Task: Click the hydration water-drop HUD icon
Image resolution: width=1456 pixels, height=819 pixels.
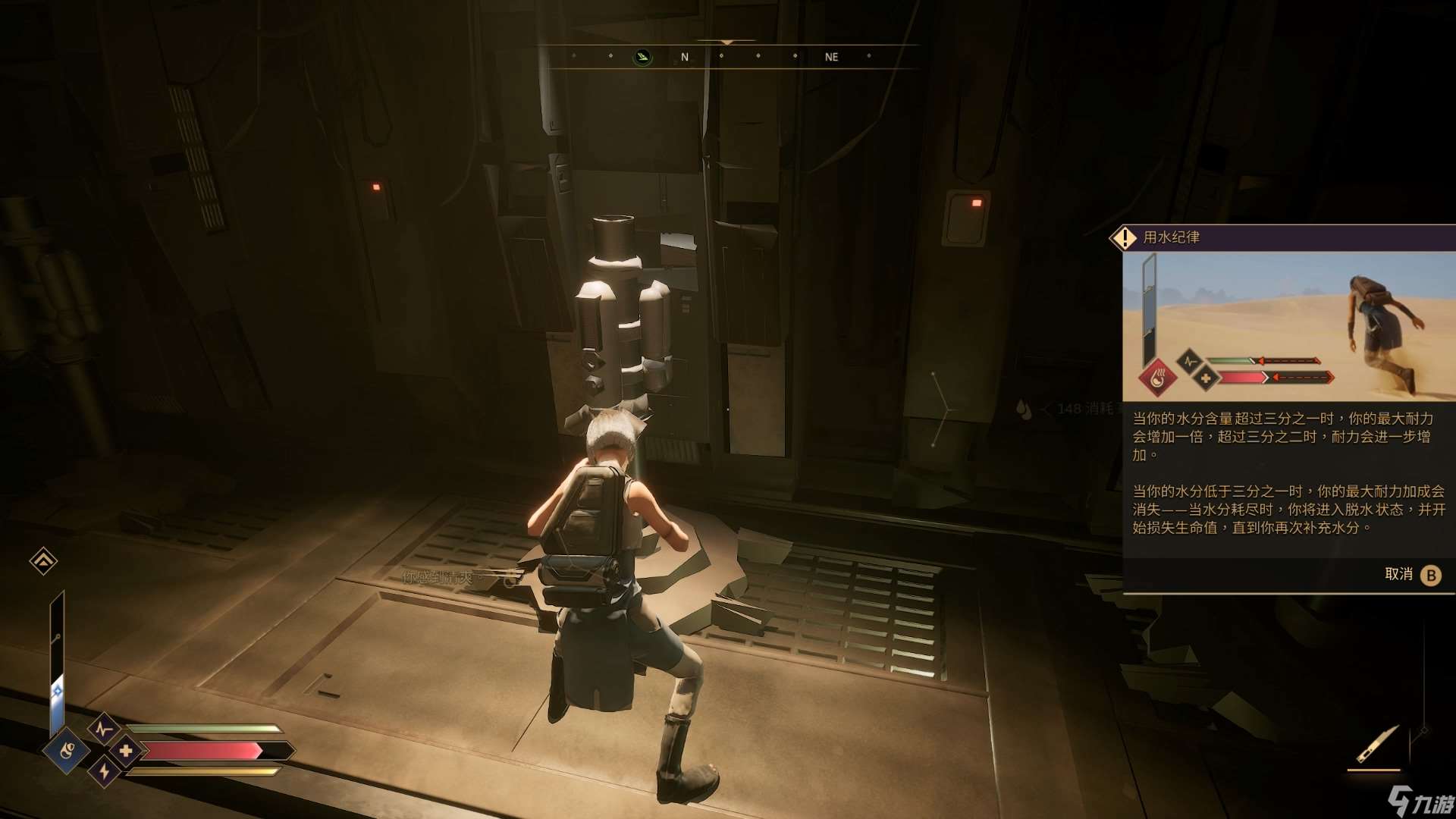Action: 67,751
